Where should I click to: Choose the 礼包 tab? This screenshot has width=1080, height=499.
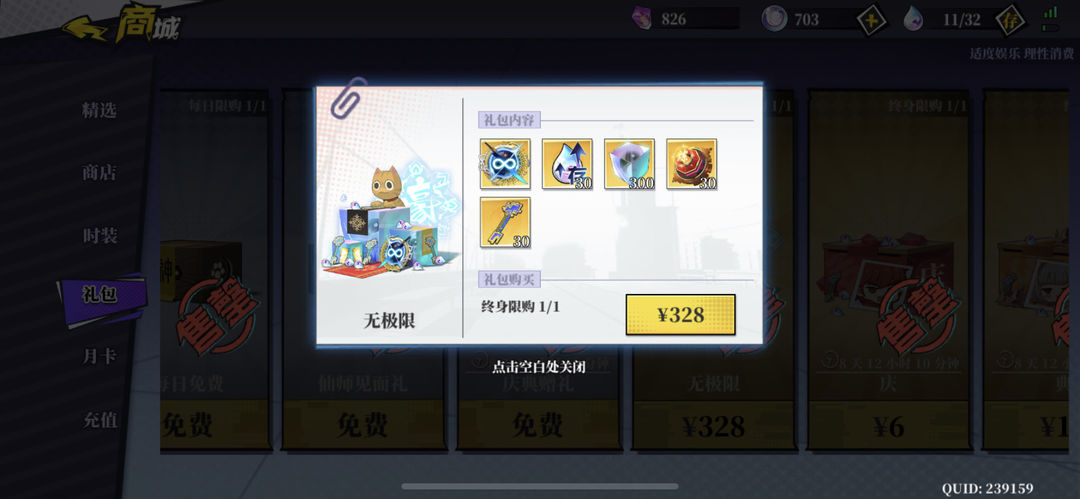click(99, 294)
